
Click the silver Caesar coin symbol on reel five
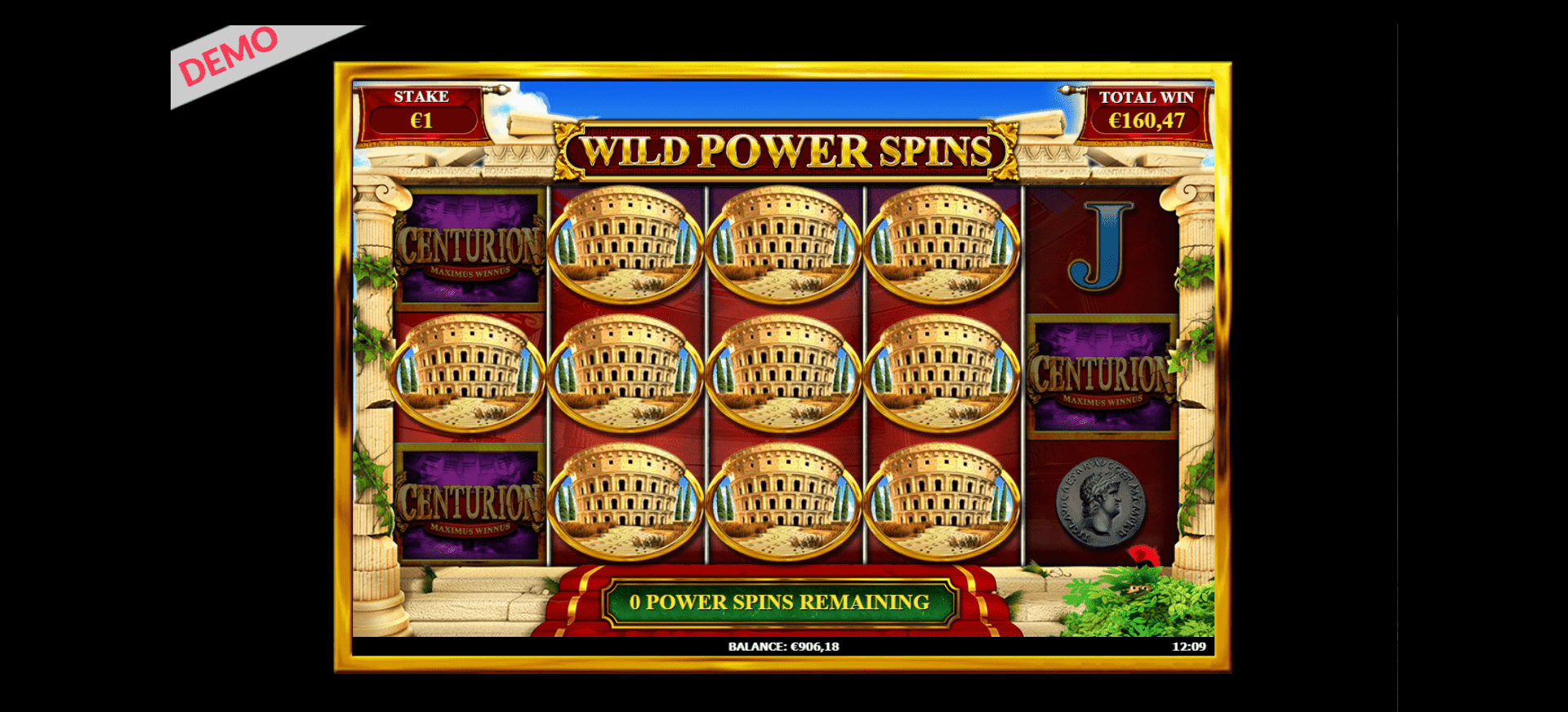(1102, 502)
